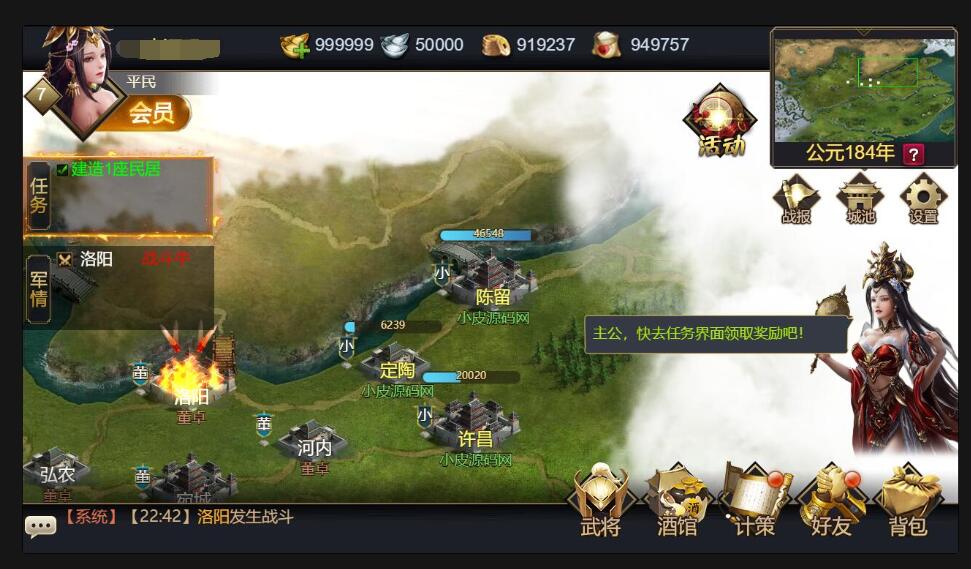Switch to the 任务 quest tab
Image resolution: width=971 pixels, height=569 pixels.
[39, 195]
